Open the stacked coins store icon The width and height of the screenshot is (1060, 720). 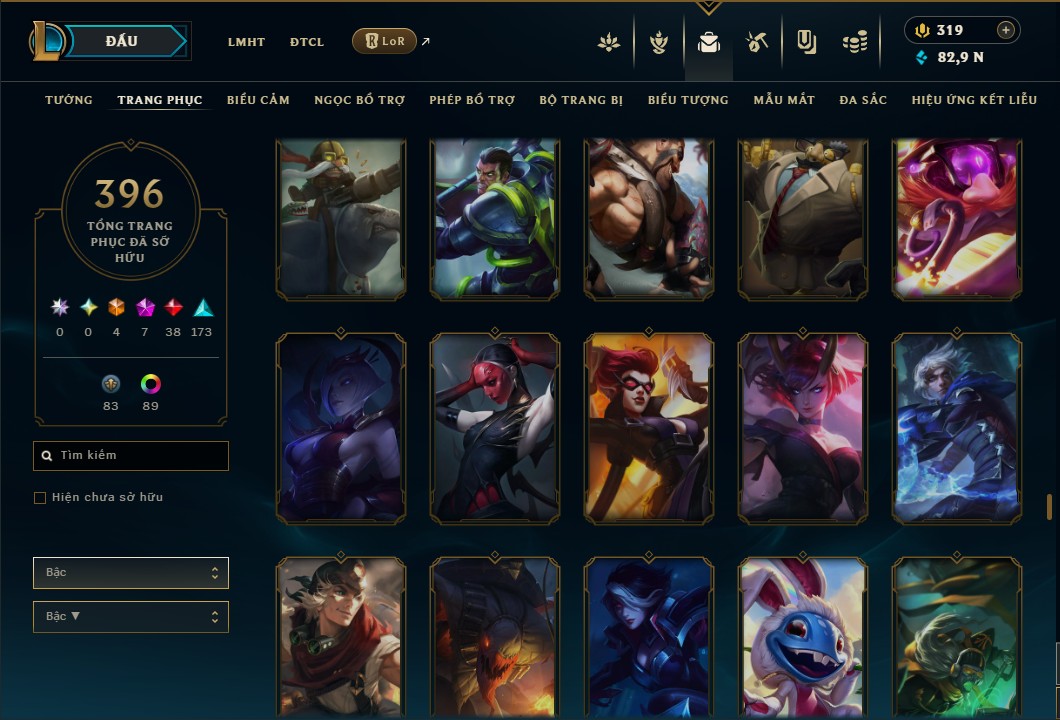click(x=854, y=42)
